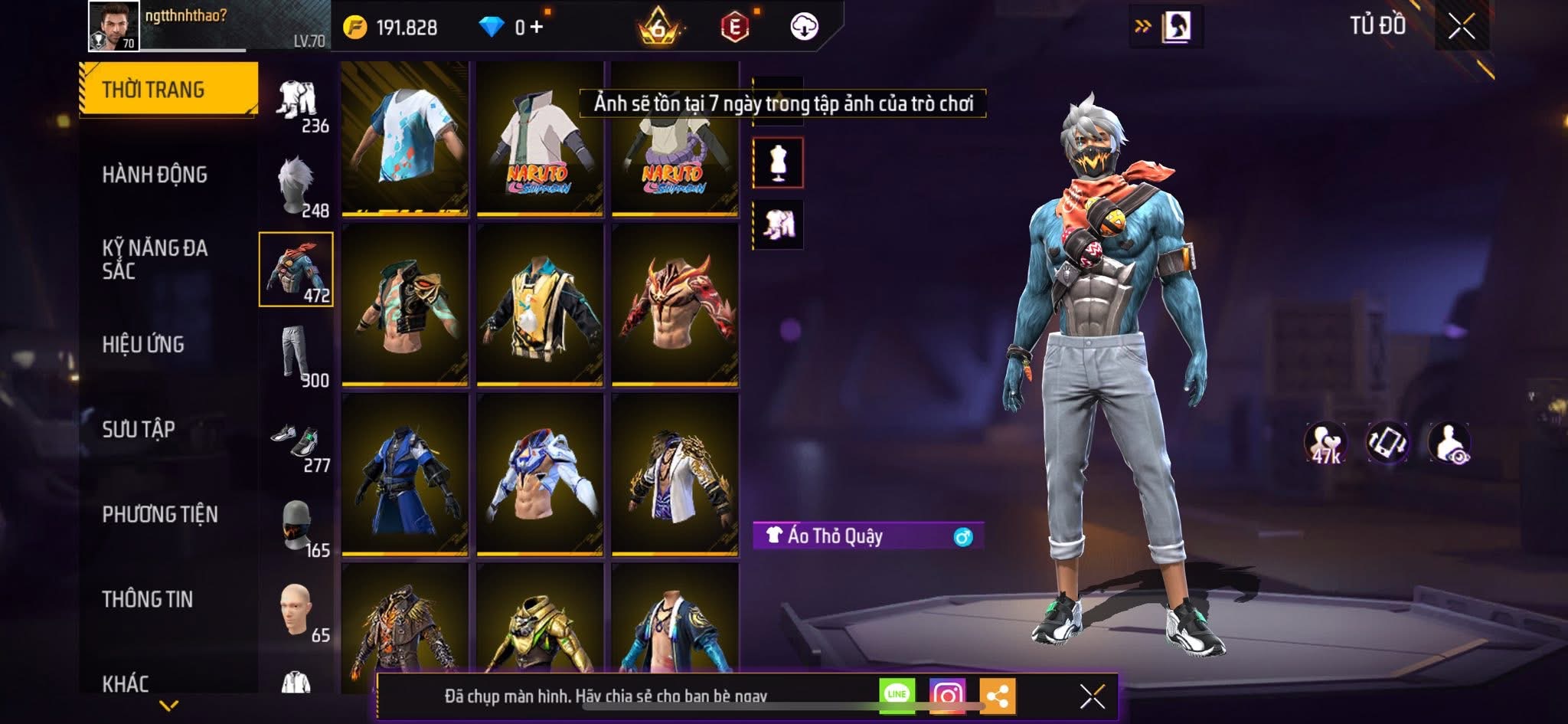Open the Thời Trang tab

168,90
